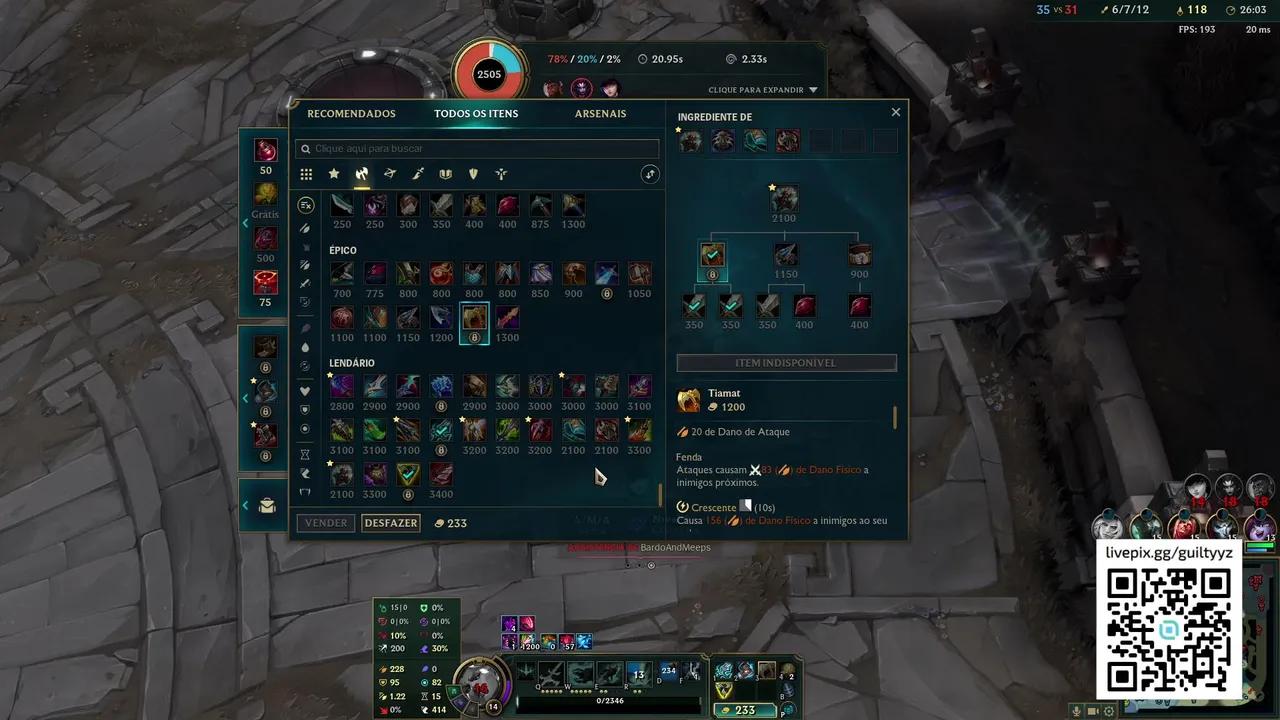Click the VENDER button
The height and width of the screenshot is (720, 1280).
325,522
